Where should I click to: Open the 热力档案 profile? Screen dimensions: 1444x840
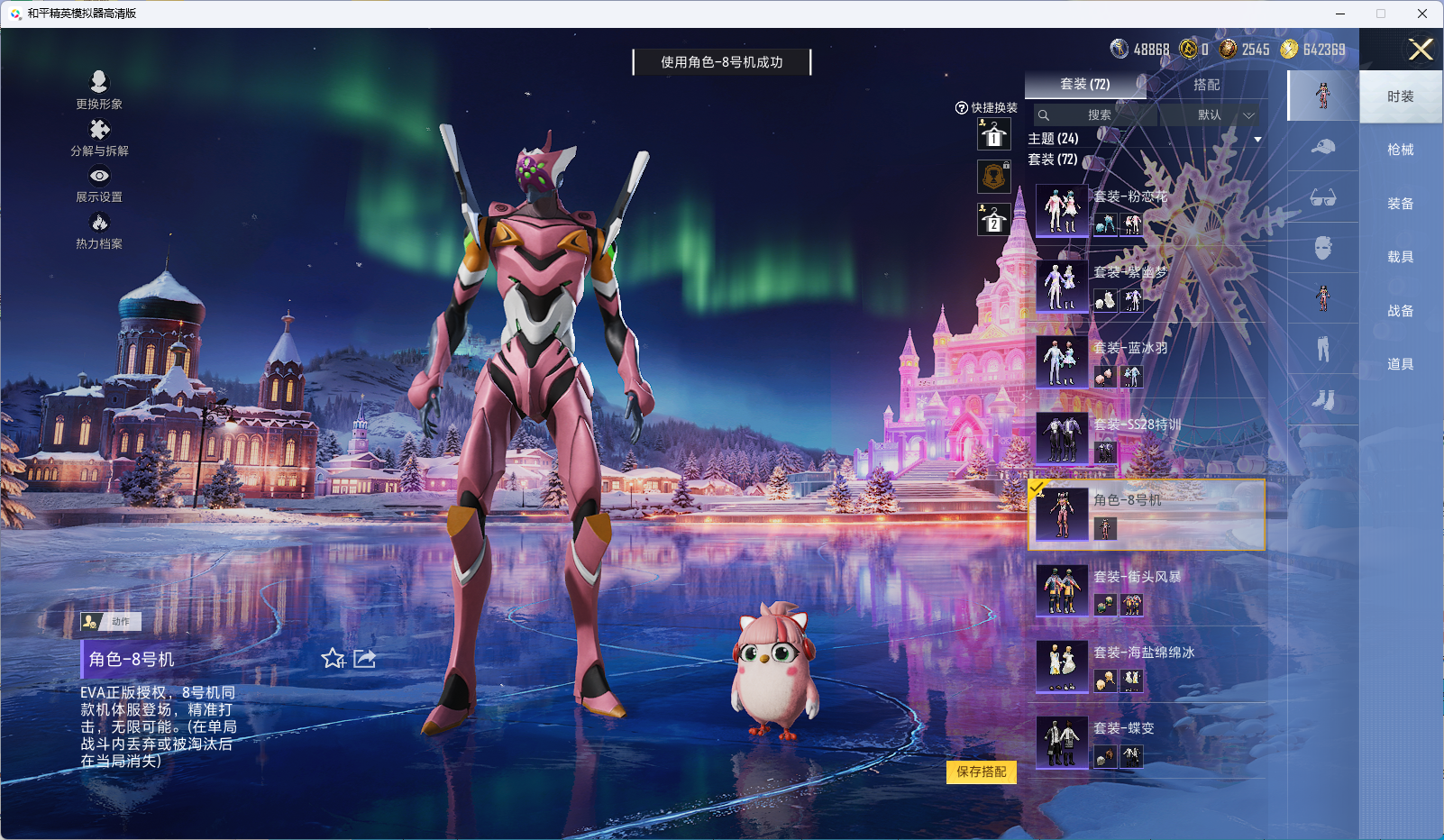point(99,231)
